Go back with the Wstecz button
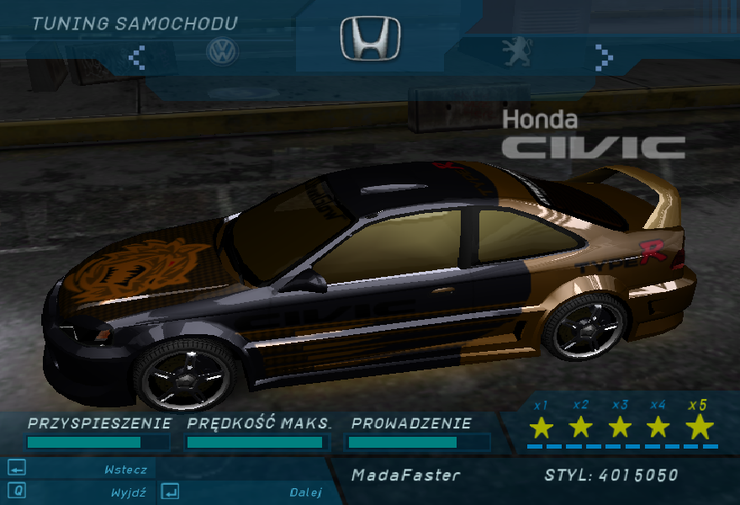This screenshot has width=740, height=505. pyautogui.click(x=125, y=469)
